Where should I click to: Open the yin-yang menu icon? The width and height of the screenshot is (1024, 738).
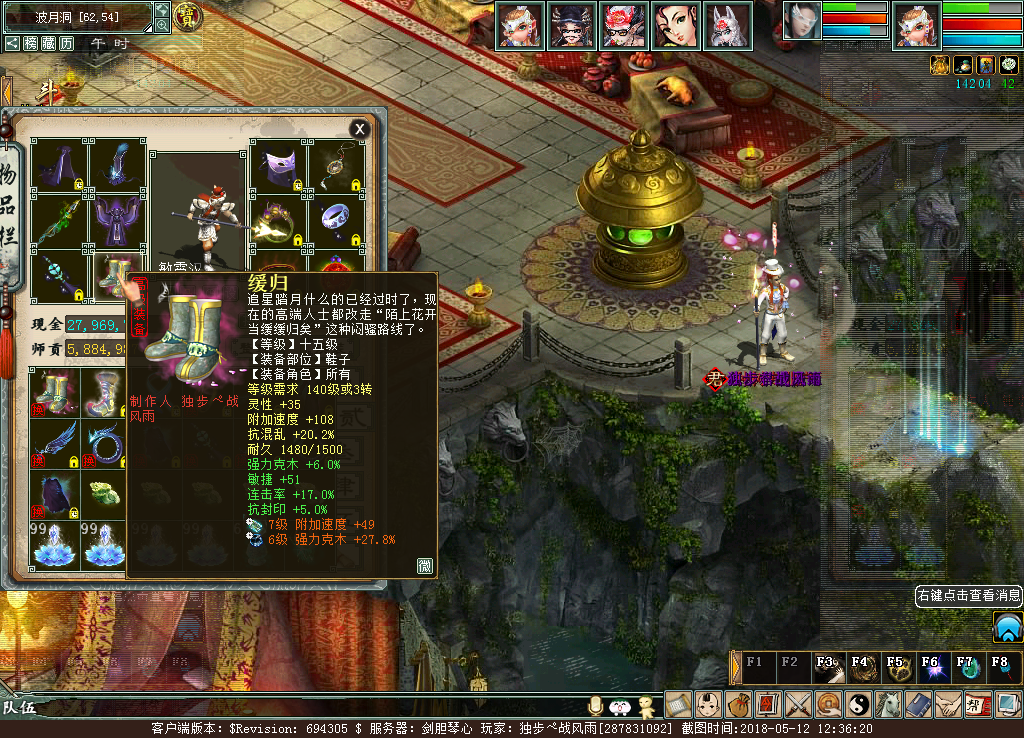coord(859,704)
